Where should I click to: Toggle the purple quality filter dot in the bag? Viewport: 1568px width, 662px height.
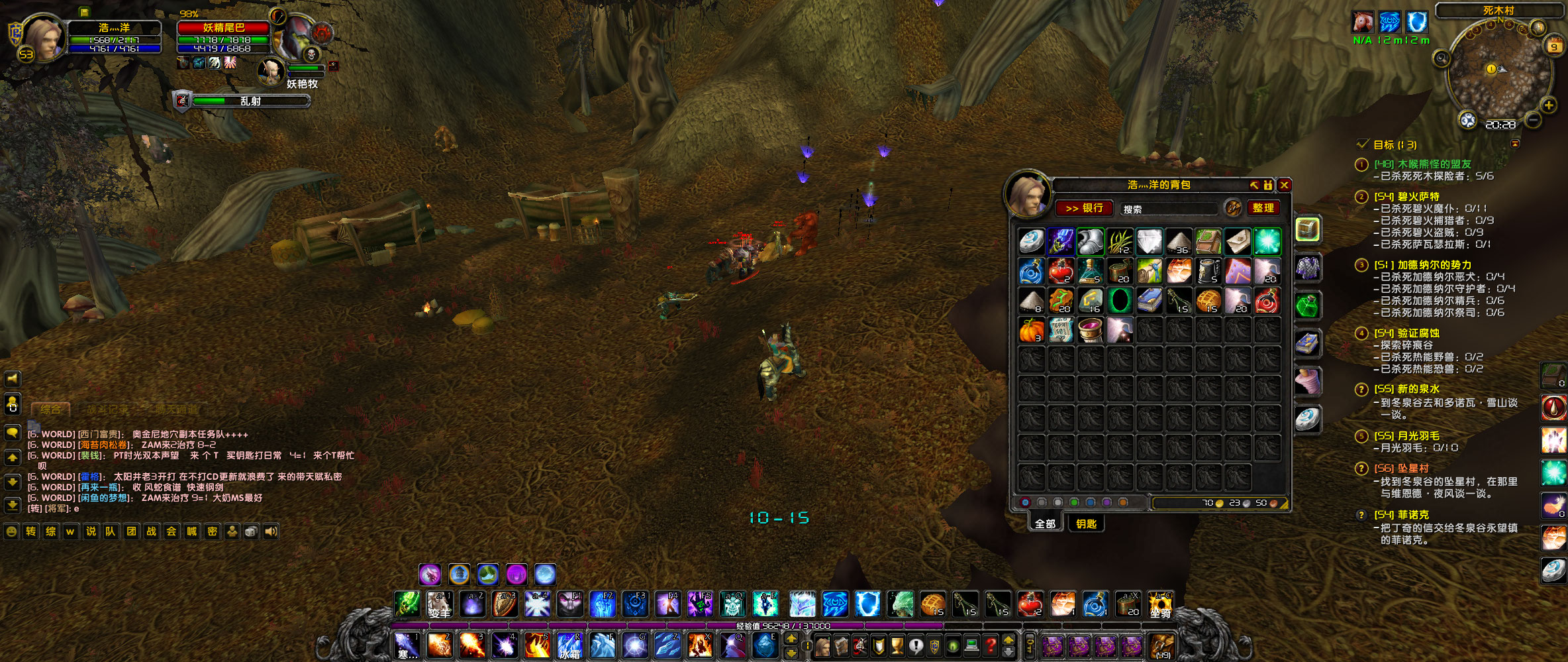pyautogui.click(x=1107, y=502)
